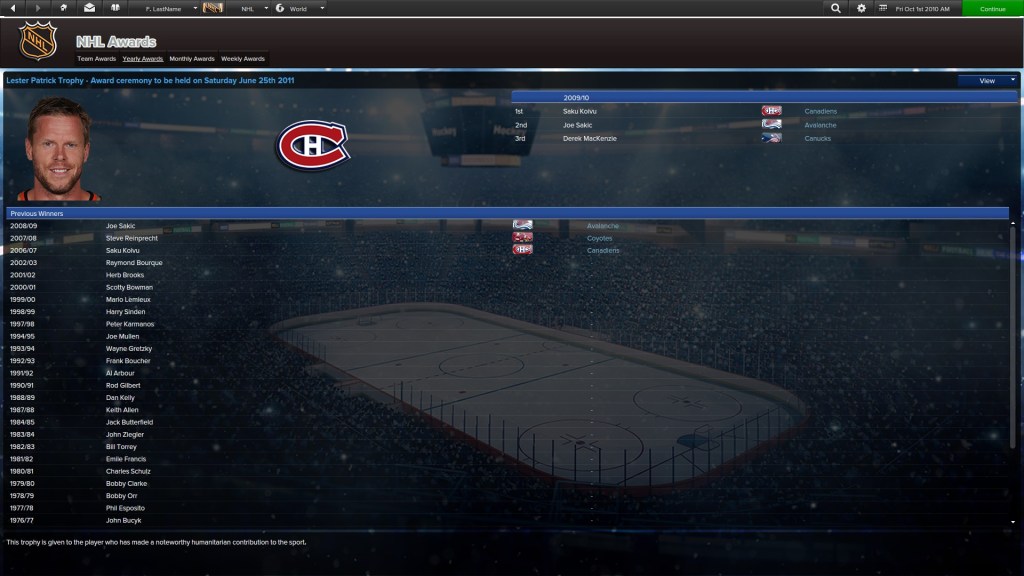Show the Monthly Awards tab
The image size is (1024, 576).
tap(192, 59)
